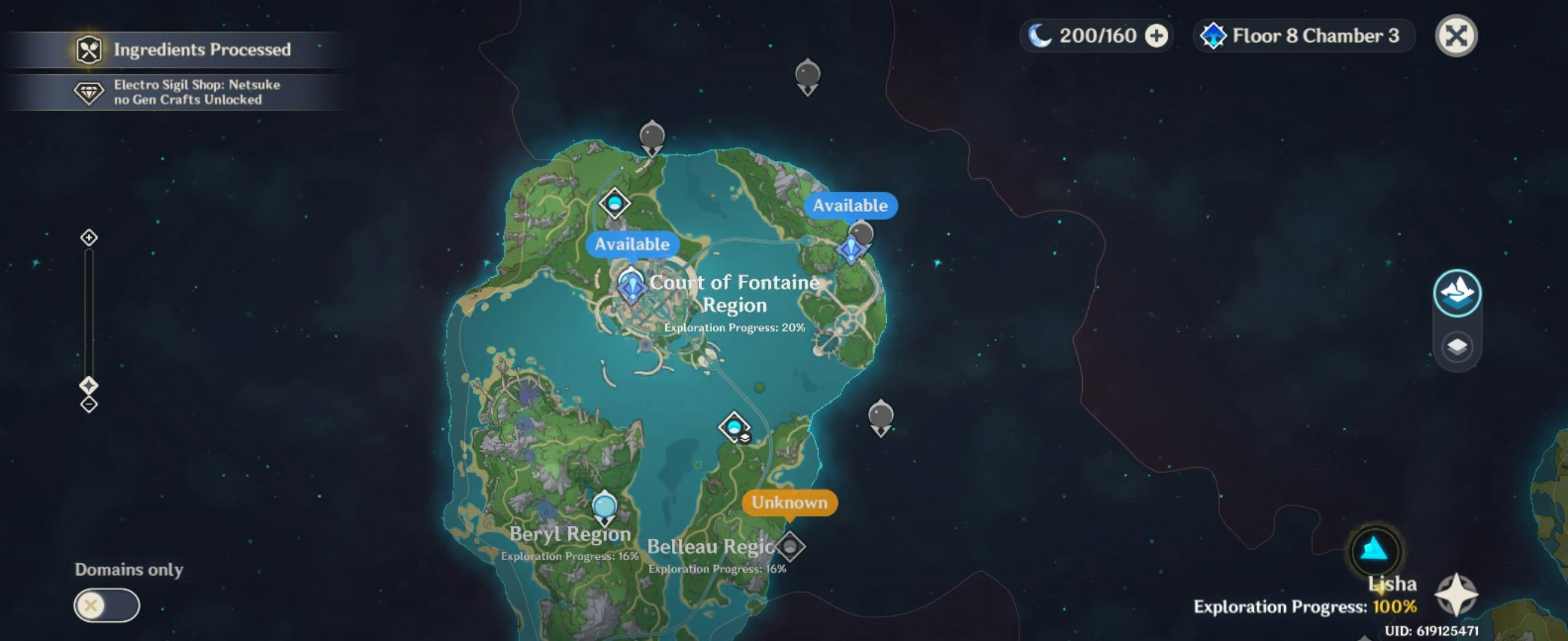
Task: Click the map zoom slider handle
Action: point(89,385)
